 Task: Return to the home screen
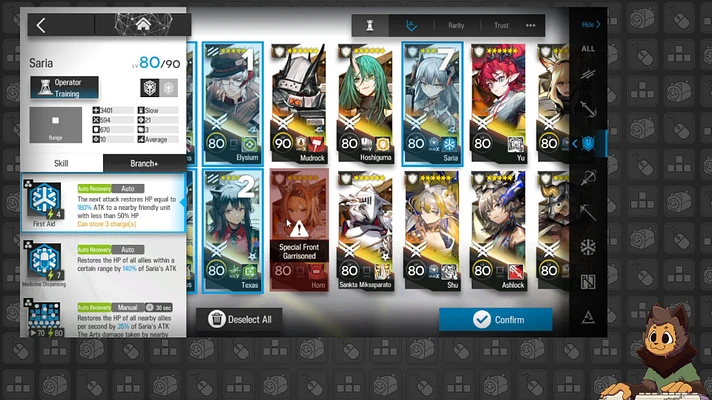143,25
